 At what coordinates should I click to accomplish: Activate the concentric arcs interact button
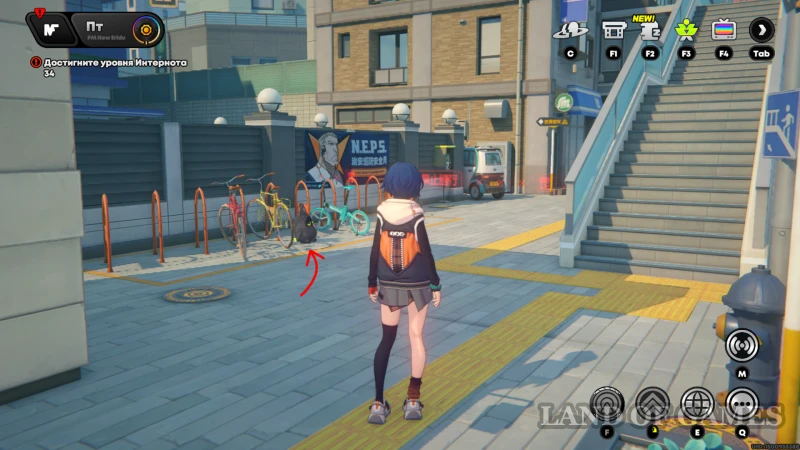pos(607,404)
